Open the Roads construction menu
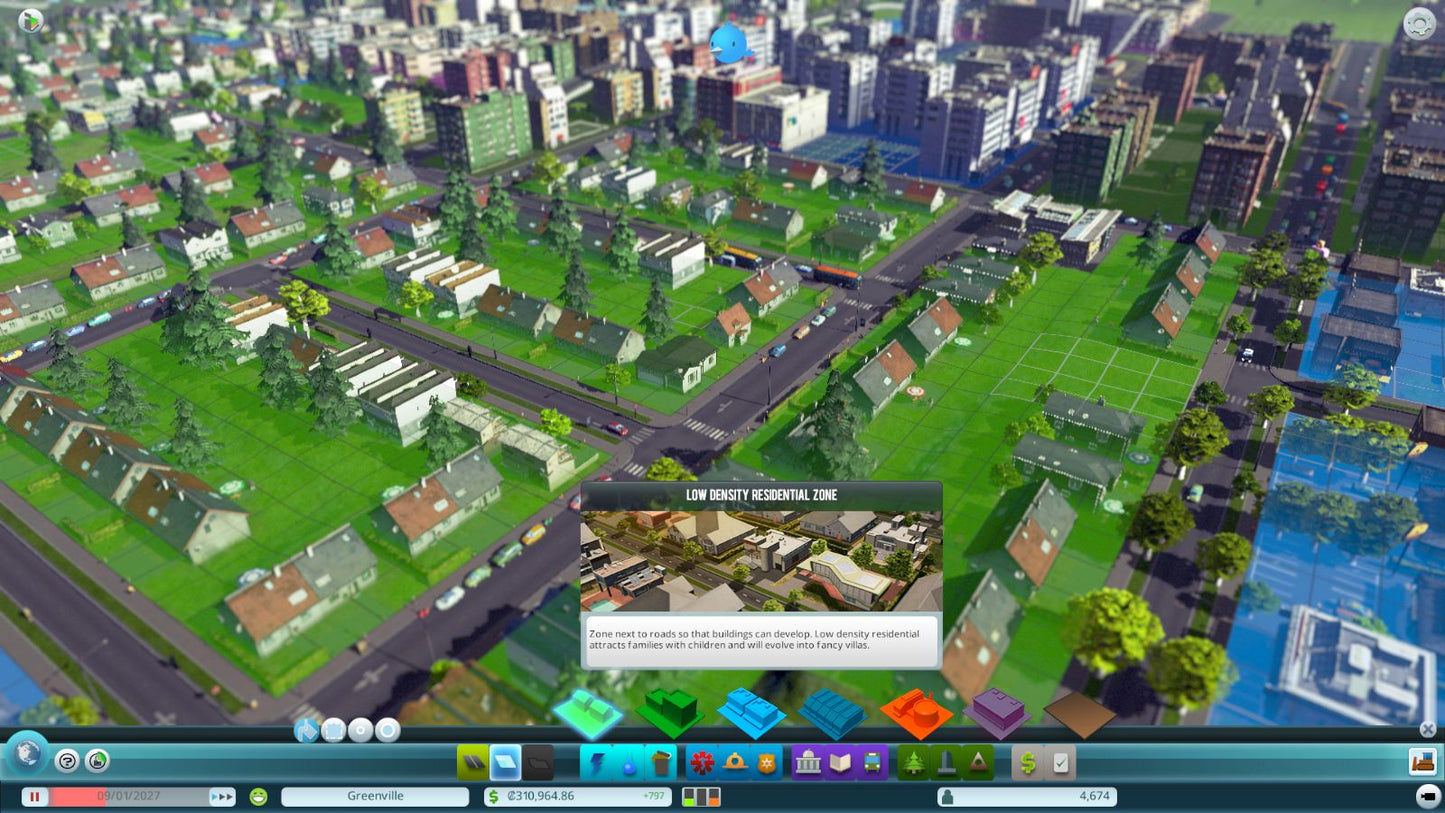Image resolution: width=1445 pixels, height=813 pixels. pos(470,761)
